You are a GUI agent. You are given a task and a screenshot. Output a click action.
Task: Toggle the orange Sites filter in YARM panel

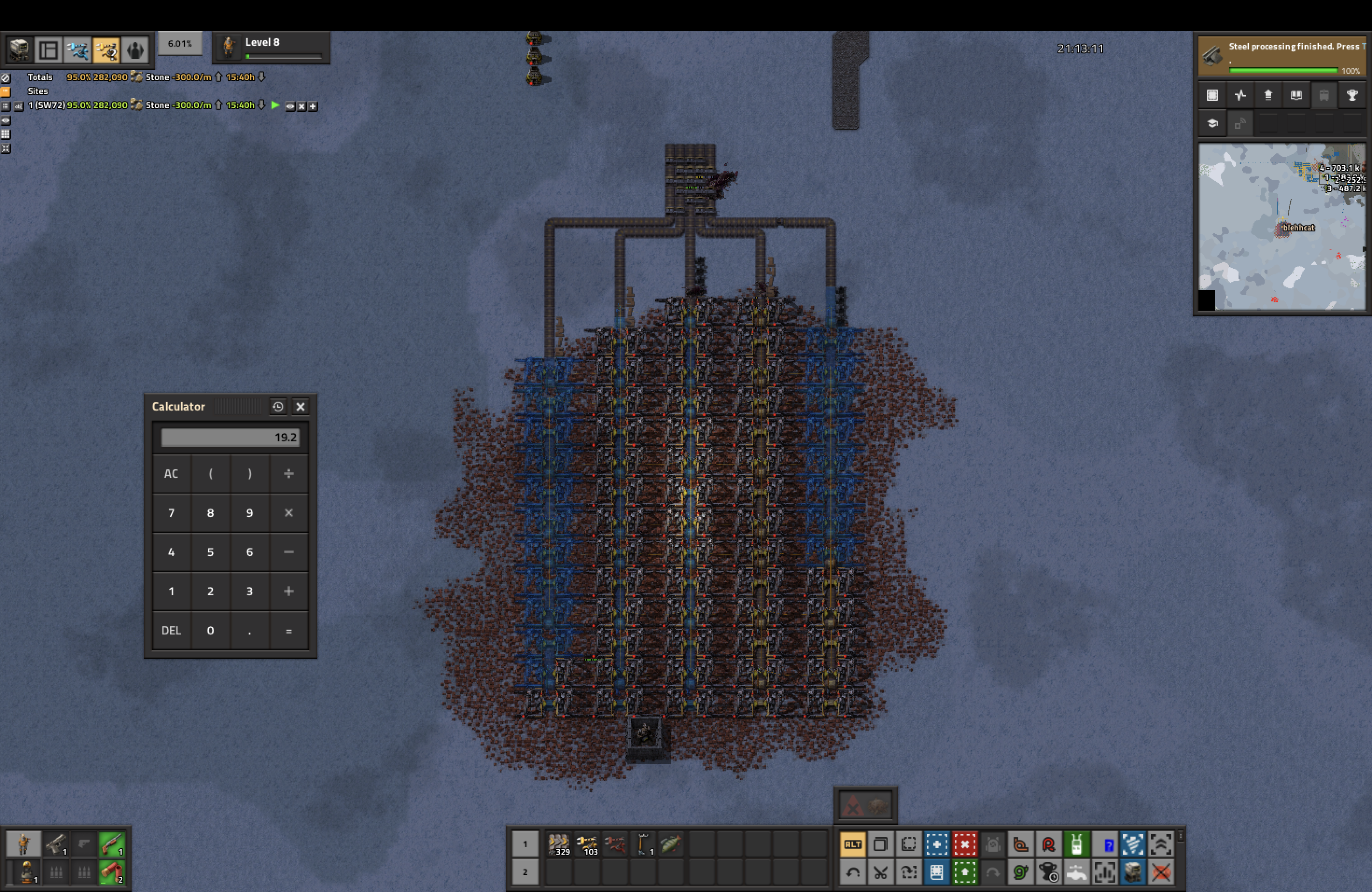(6, 91)
